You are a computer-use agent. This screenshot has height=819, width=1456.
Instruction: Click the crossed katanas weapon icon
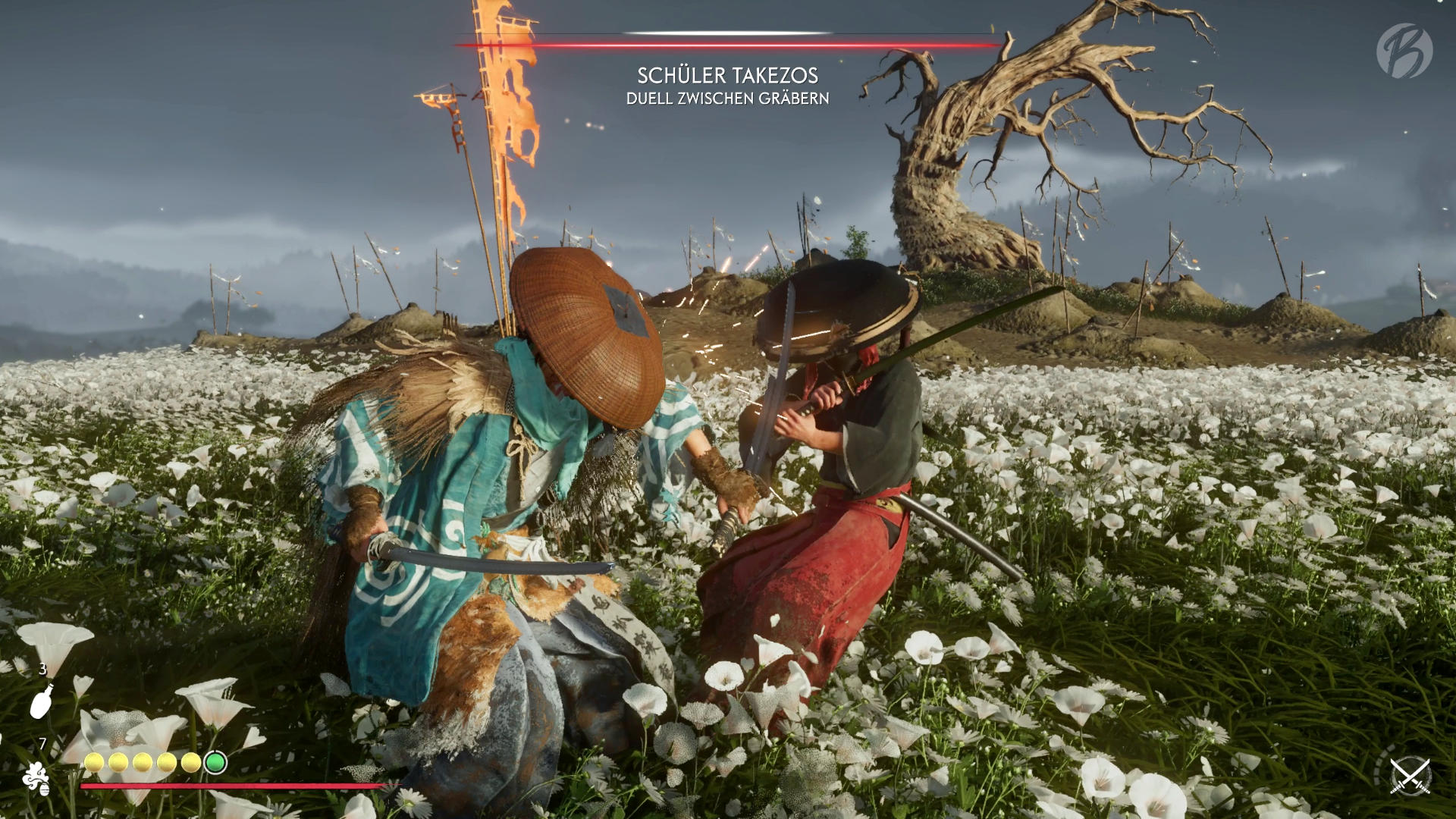1410,776
